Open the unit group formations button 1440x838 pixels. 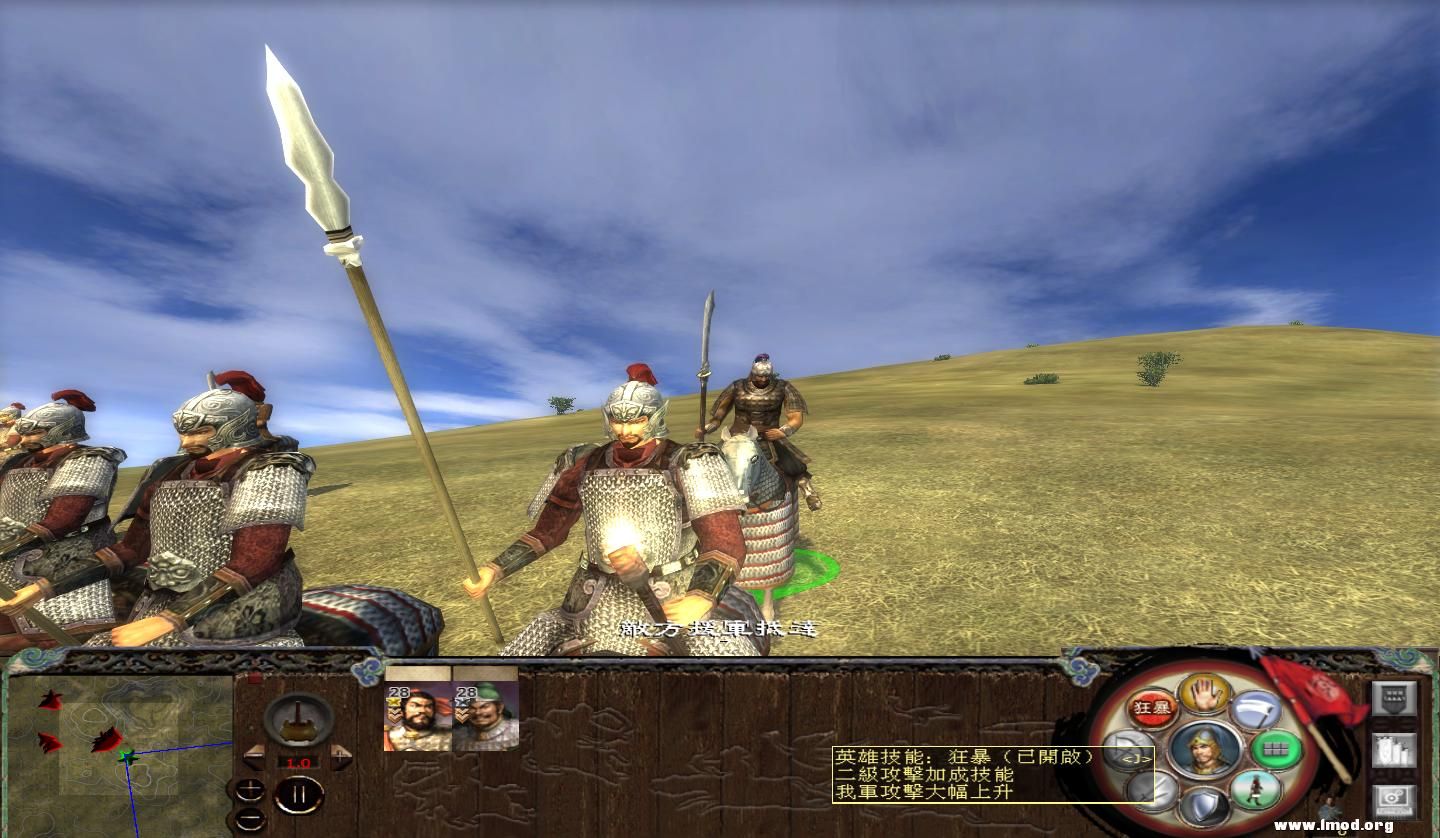pyautogui.click(x=1394, y=749)
